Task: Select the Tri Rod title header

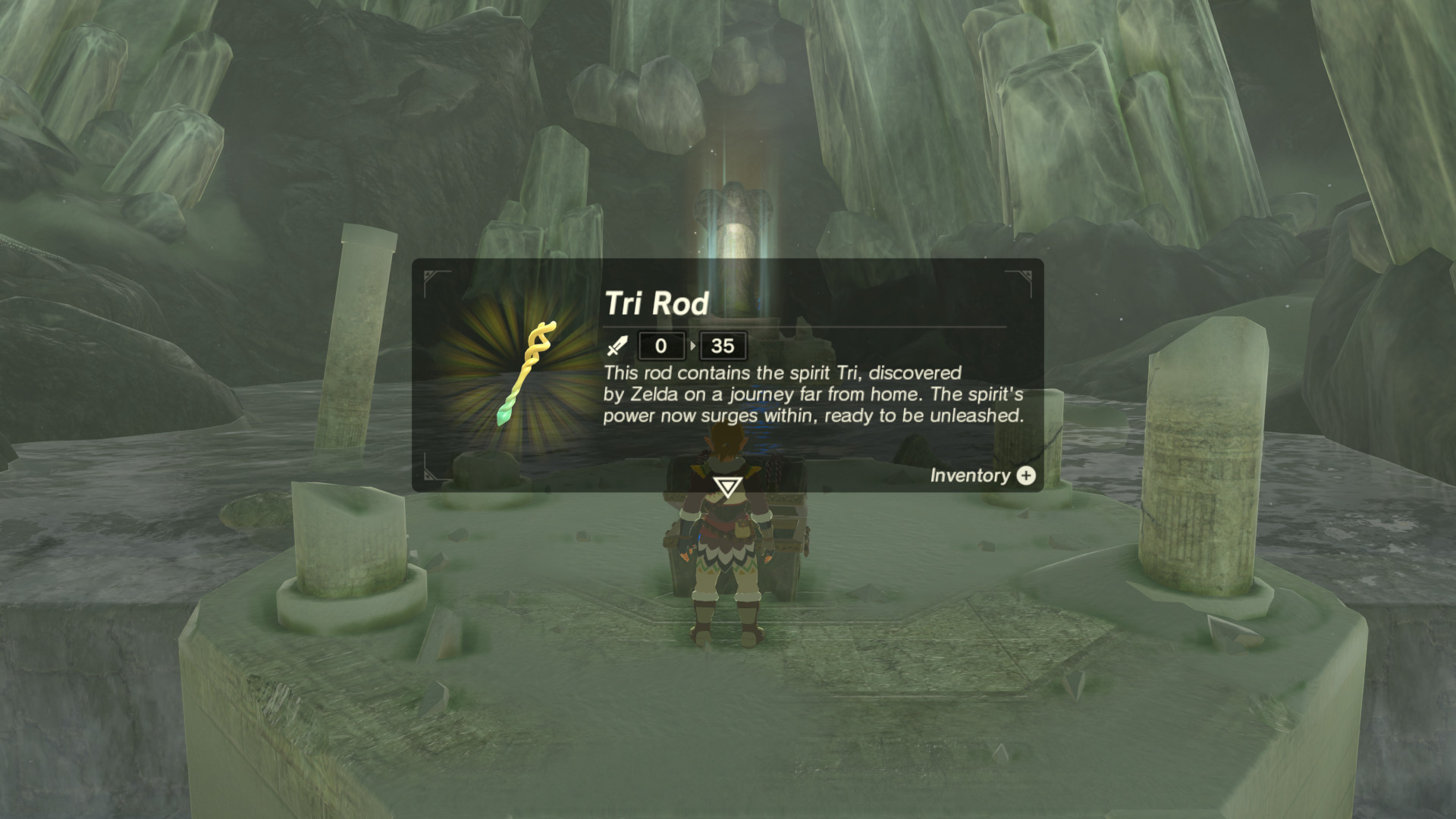Action: click(656, 304)
